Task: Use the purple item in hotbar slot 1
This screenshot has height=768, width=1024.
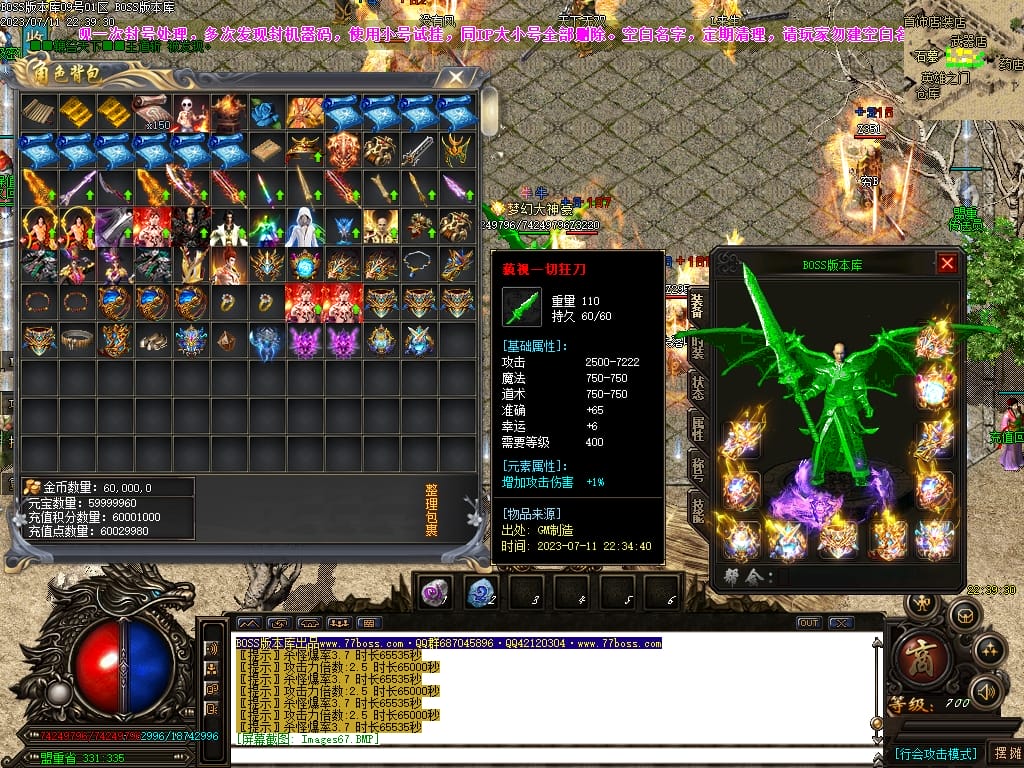Action: (x=433, y=591)
